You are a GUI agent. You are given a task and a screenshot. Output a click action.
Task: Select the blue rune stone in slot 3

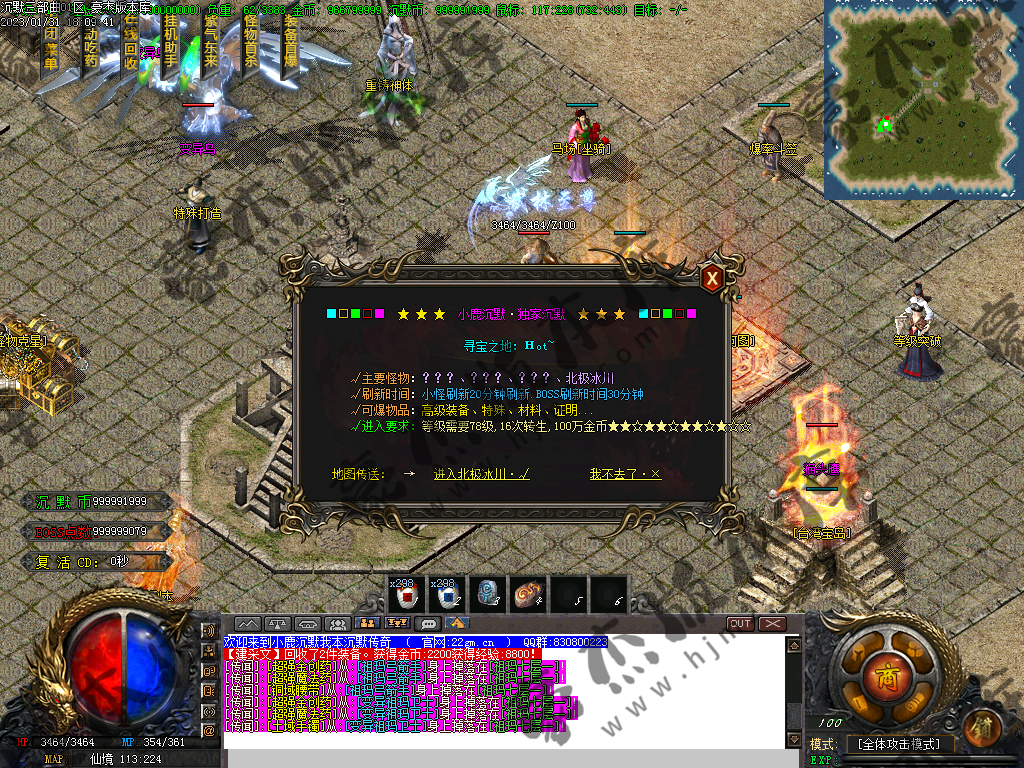tap(487, 594)
